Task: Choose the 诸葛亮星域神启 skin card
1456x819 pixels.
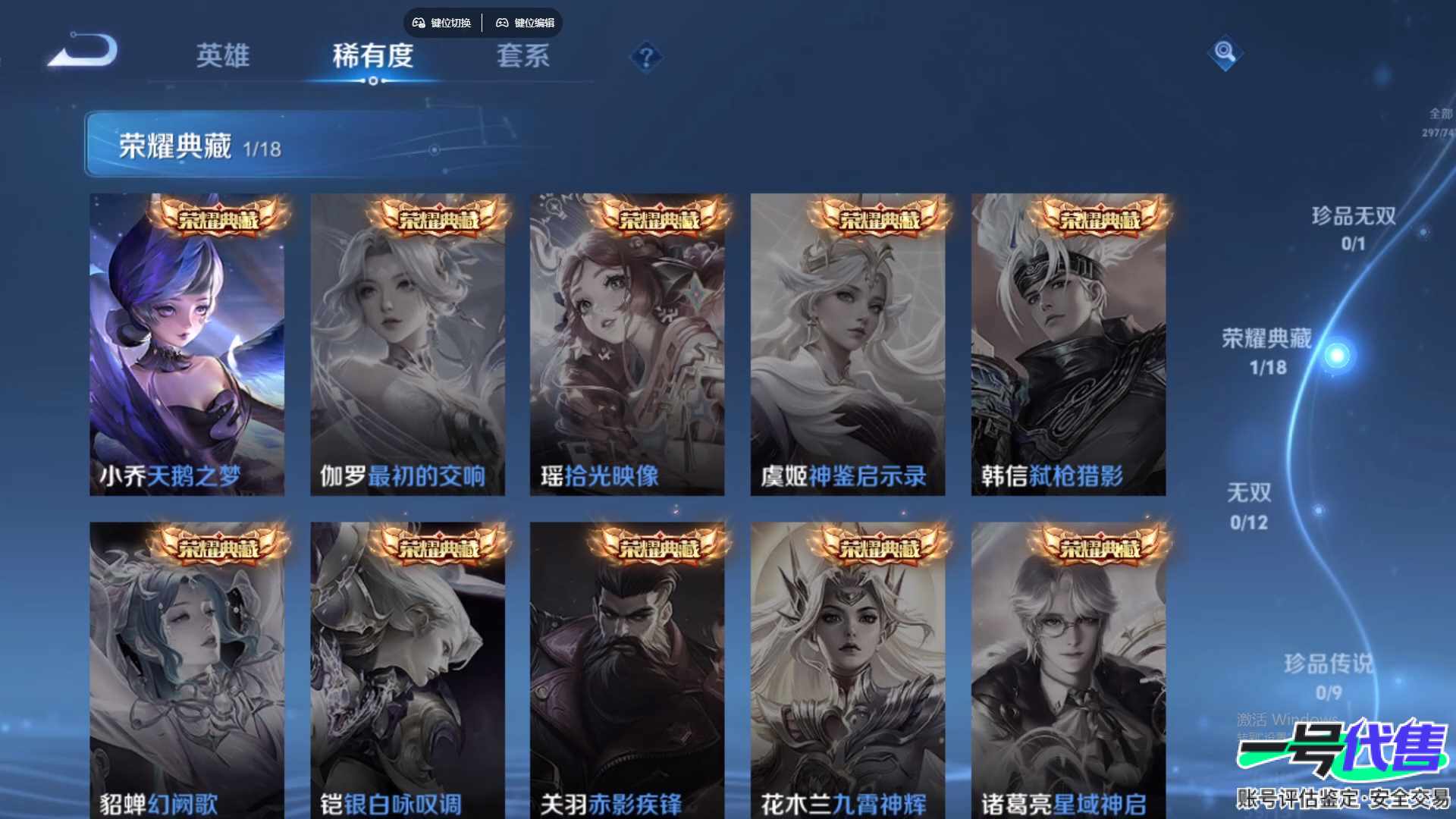Action: (x=1068, y=671)
